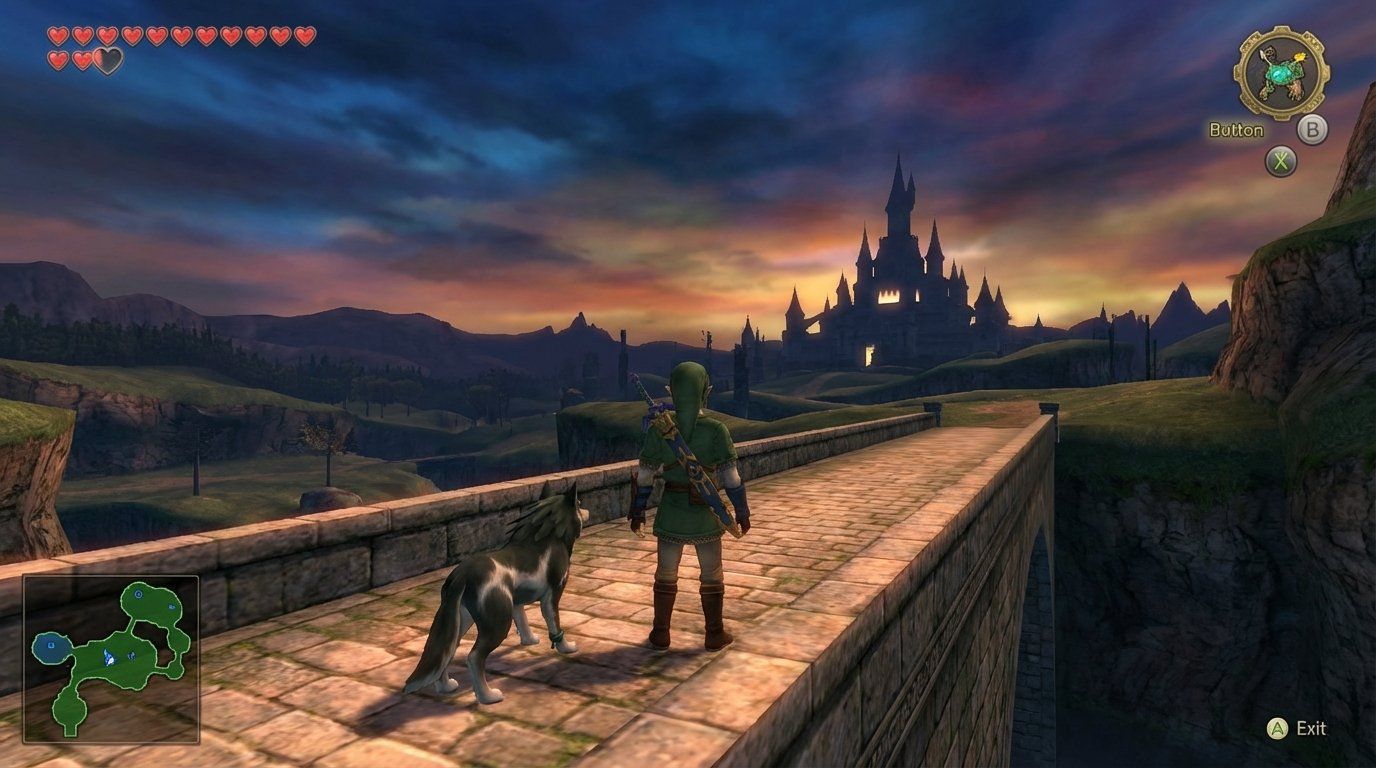Click the B button indicator
The height and width of the screenshot is (768, 1376).
point(1311,130)
